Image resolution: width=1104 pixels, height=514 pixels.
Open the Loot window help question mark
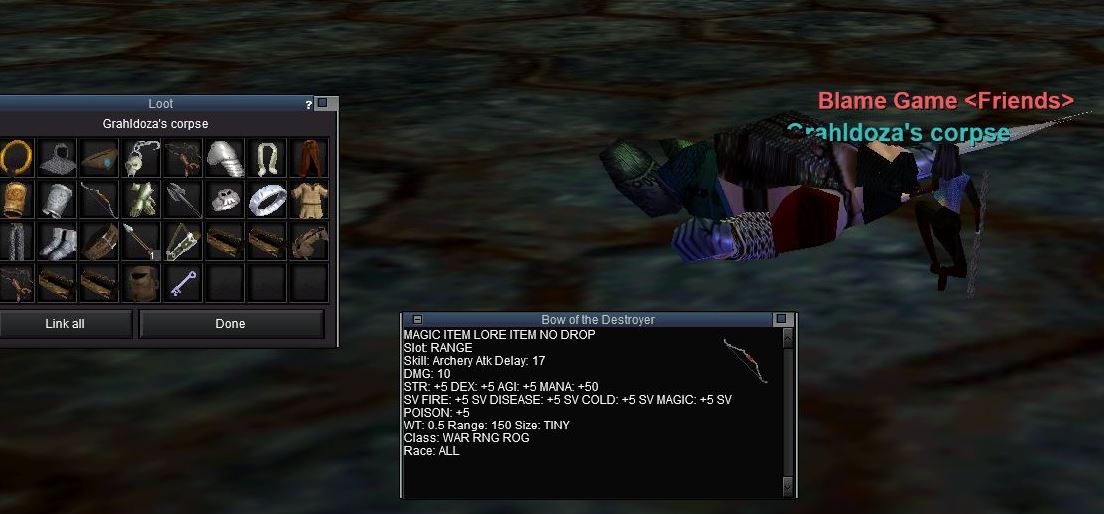tap(309, 104)
